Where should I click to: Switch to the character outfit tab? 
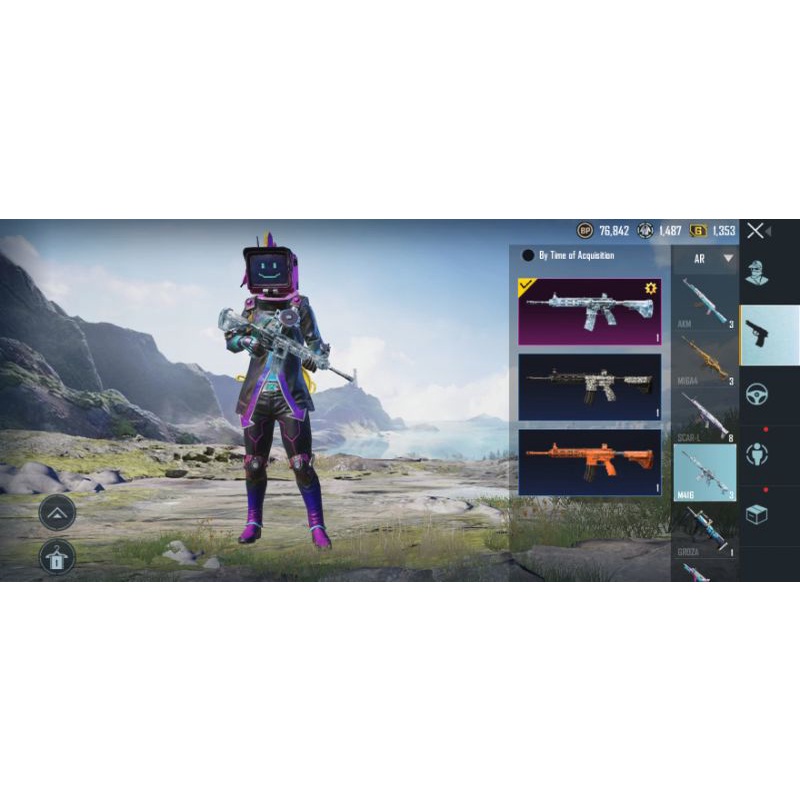[x=757, y=274]
